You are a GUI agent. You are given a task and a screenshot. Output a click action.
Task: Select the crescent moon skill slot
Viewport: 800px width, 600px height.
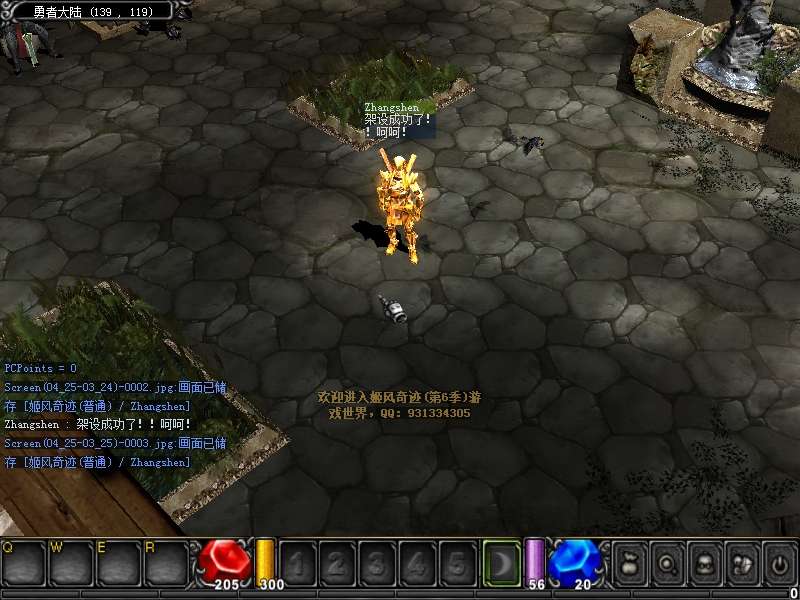501,562
